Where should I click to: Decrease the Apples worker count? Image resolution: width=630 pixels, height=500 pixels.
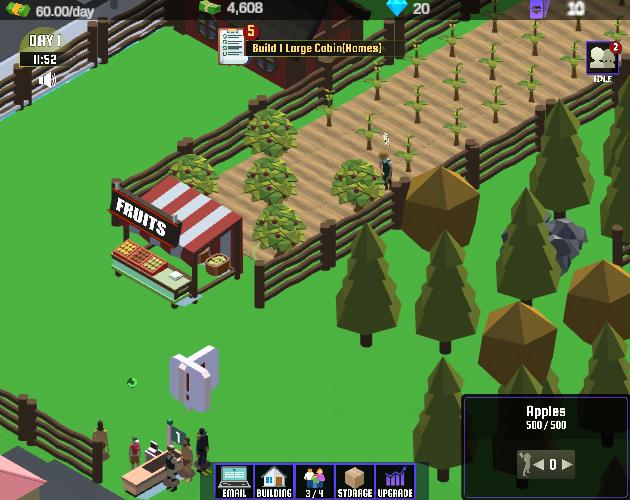tap(539, 464)
